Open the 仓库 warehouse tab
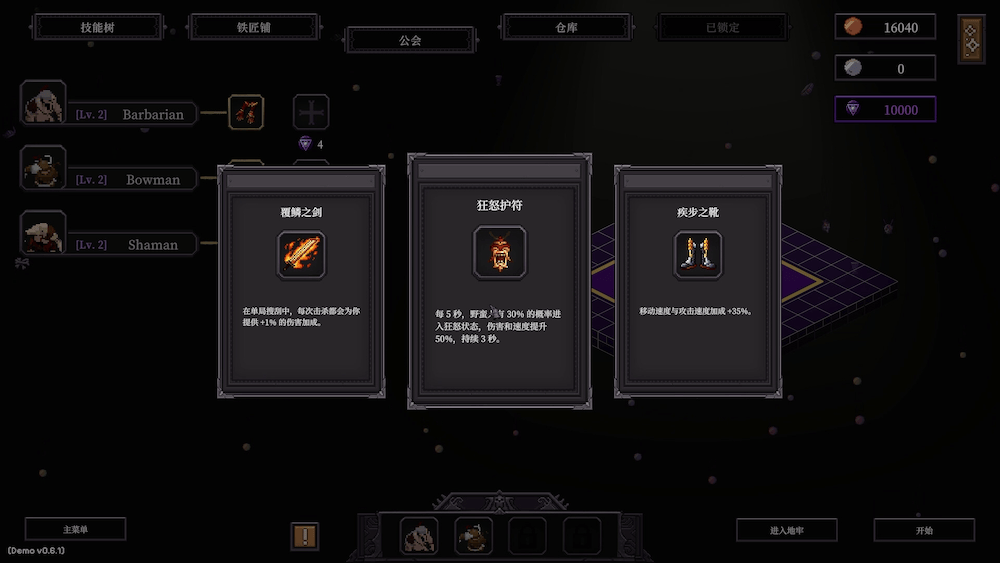 click(566, 27)
